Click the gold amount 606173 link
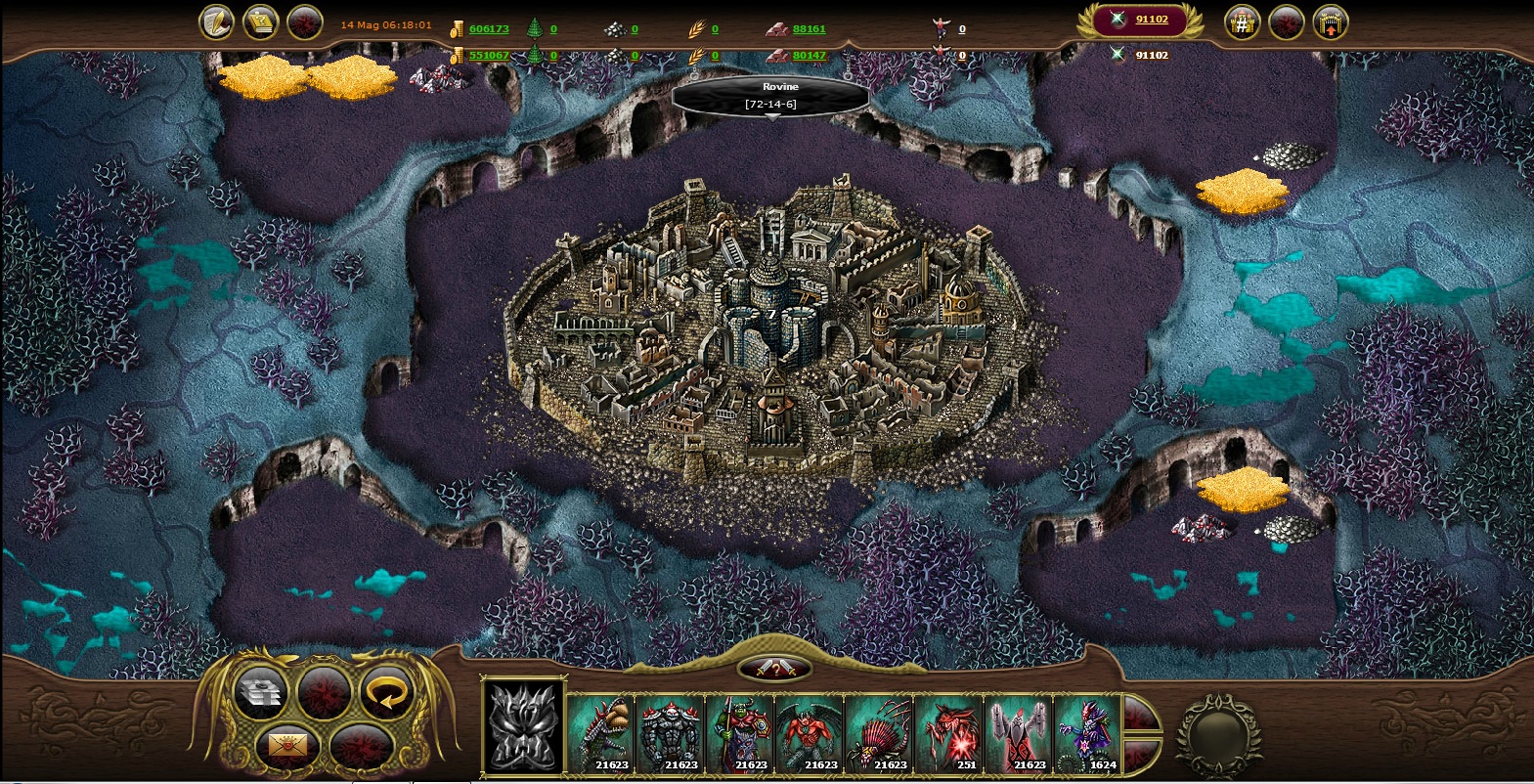Screen dimensions: 1534x784 point(489,29)
